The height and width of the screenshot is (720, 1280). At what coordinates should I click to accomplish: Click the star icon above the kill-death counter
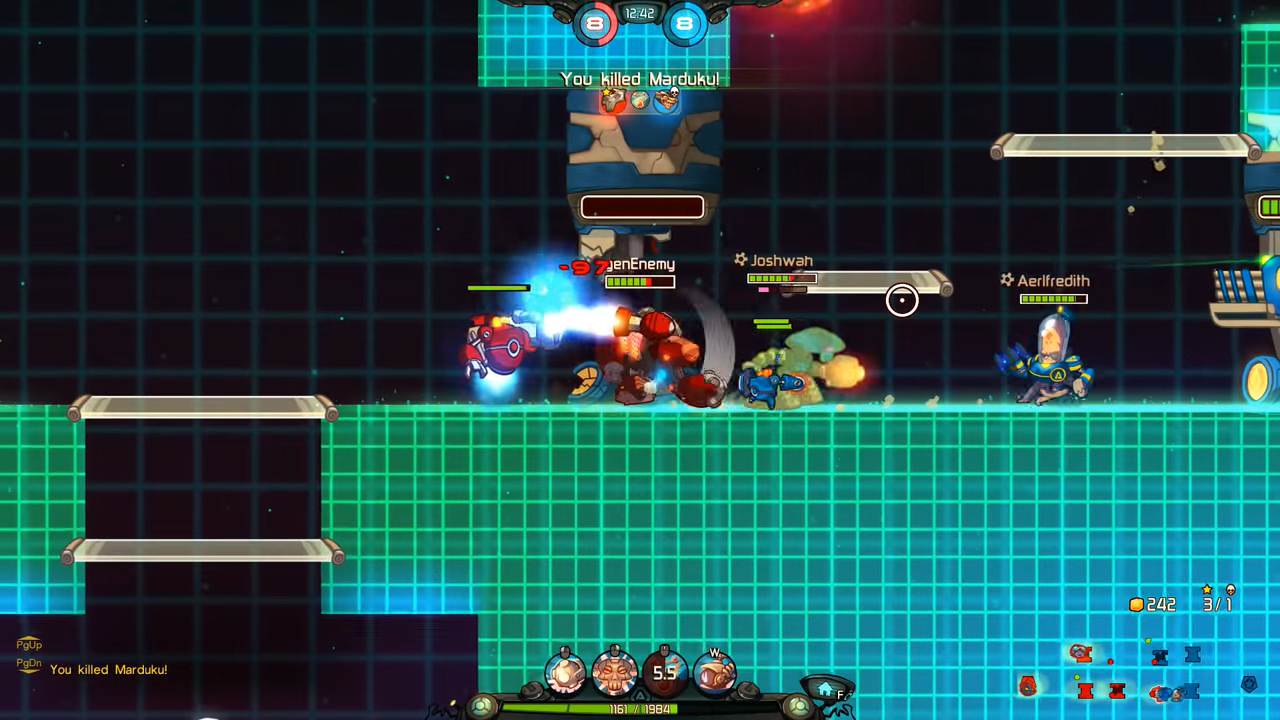click(x=1207, y=589)
